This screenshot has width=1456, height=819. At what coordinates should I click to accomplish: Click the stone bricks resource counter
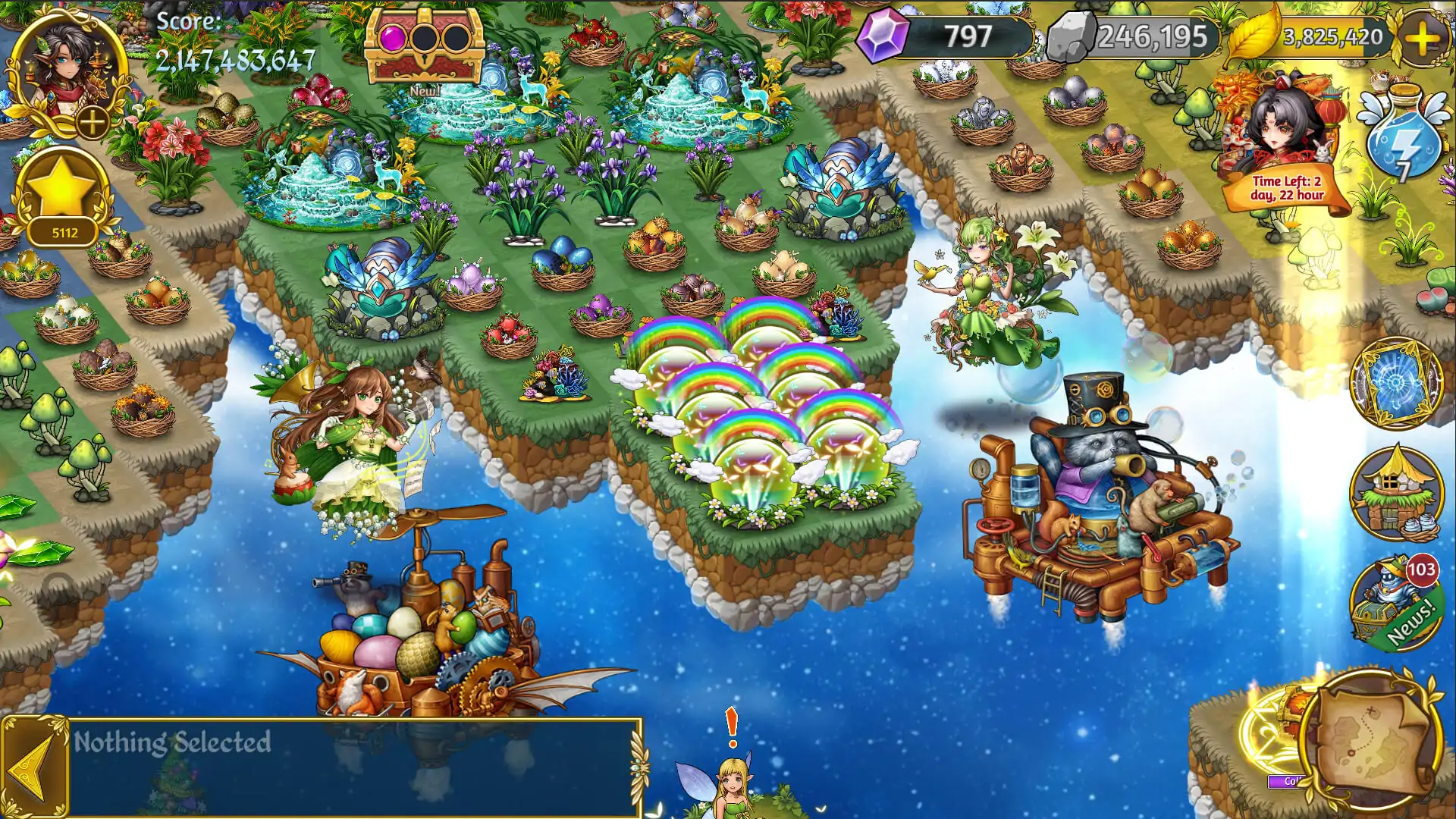(1134, 36)
